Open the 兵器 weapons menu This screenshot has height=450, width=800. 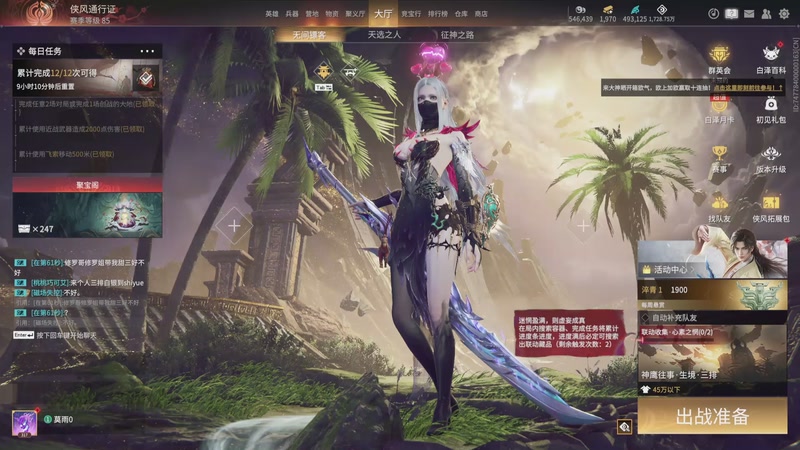[292, 14]
